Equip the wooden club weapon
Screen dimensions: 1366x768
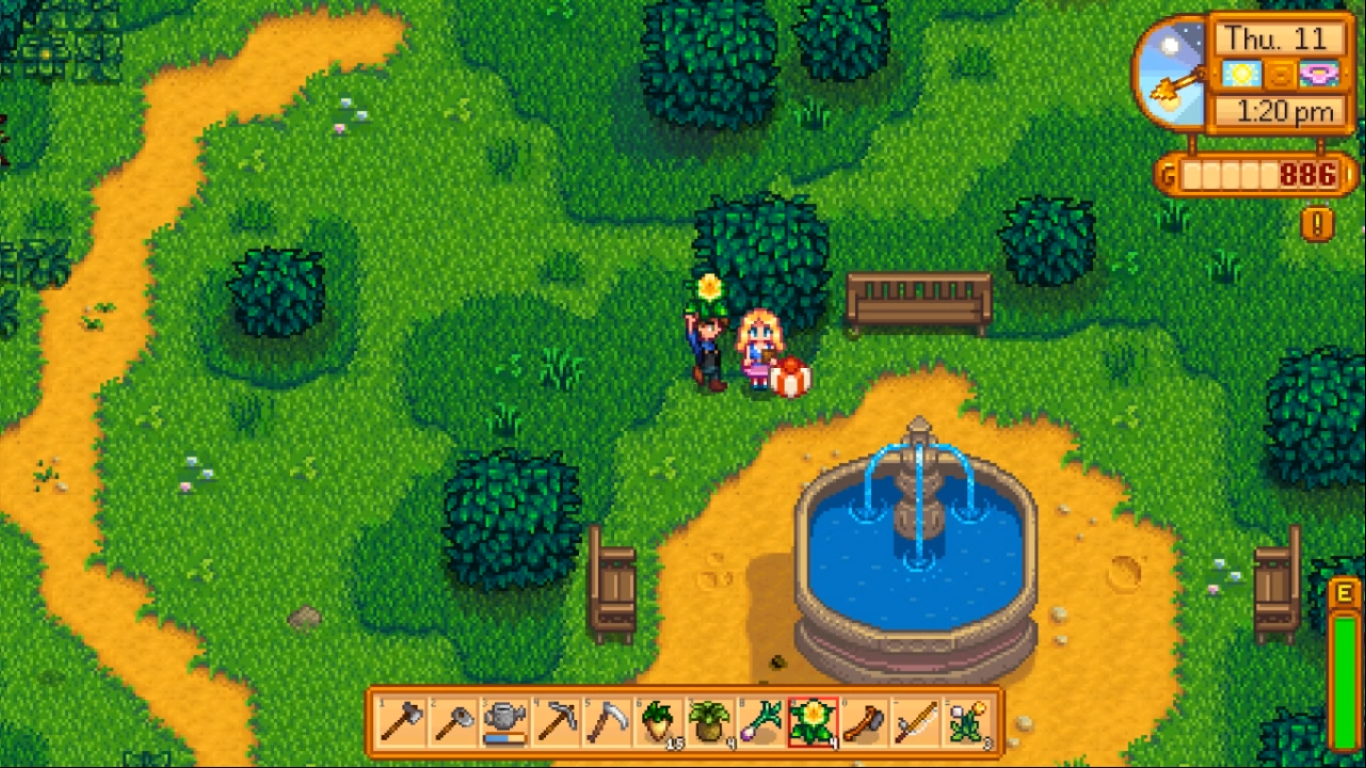coord(864,722)
